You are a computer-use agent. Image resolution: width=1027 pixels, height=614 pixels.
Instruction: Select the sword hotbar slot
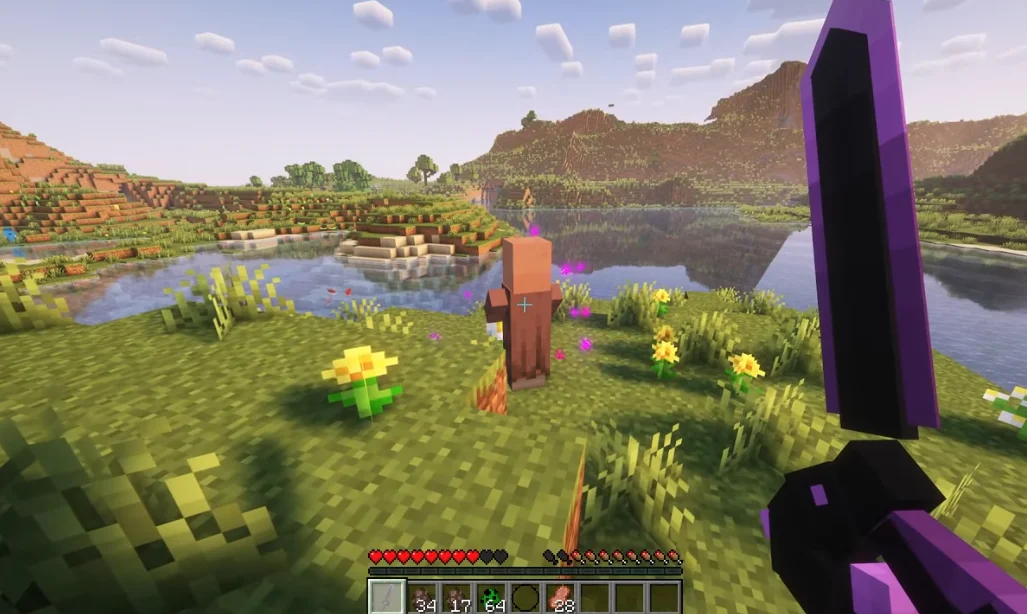click(x=387, y=597)
